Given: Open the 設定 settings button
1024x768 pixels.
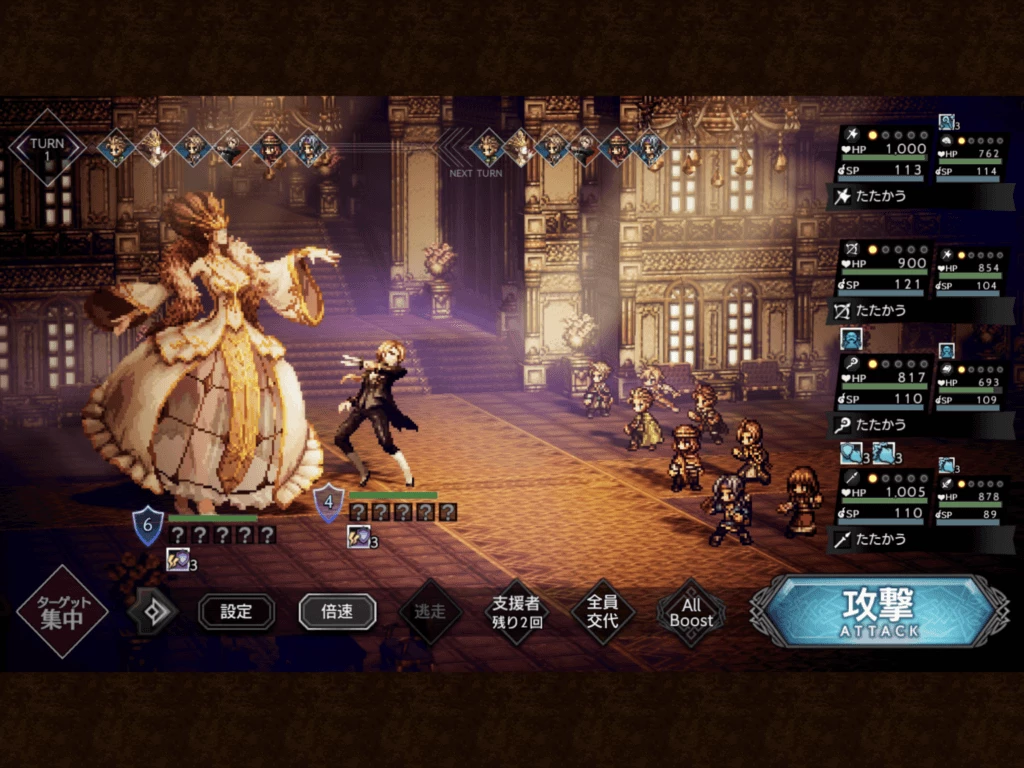Looking at the screenshot, I should (x=236, y=612).
